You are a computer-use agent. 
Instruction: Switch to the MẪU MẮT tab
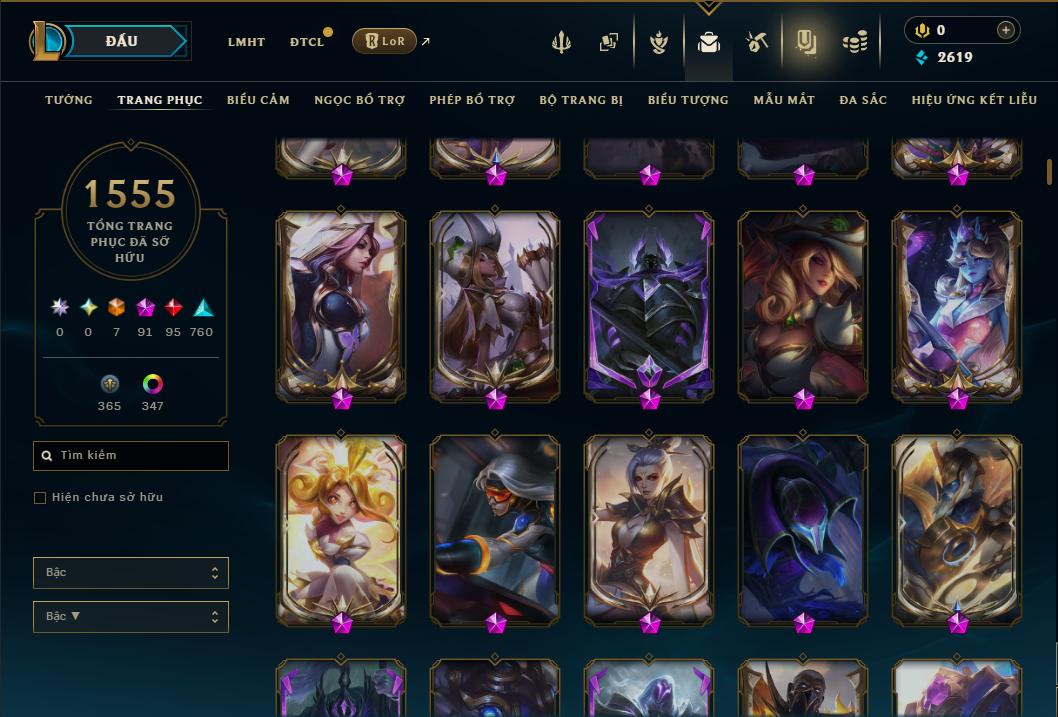coord(784,100)
